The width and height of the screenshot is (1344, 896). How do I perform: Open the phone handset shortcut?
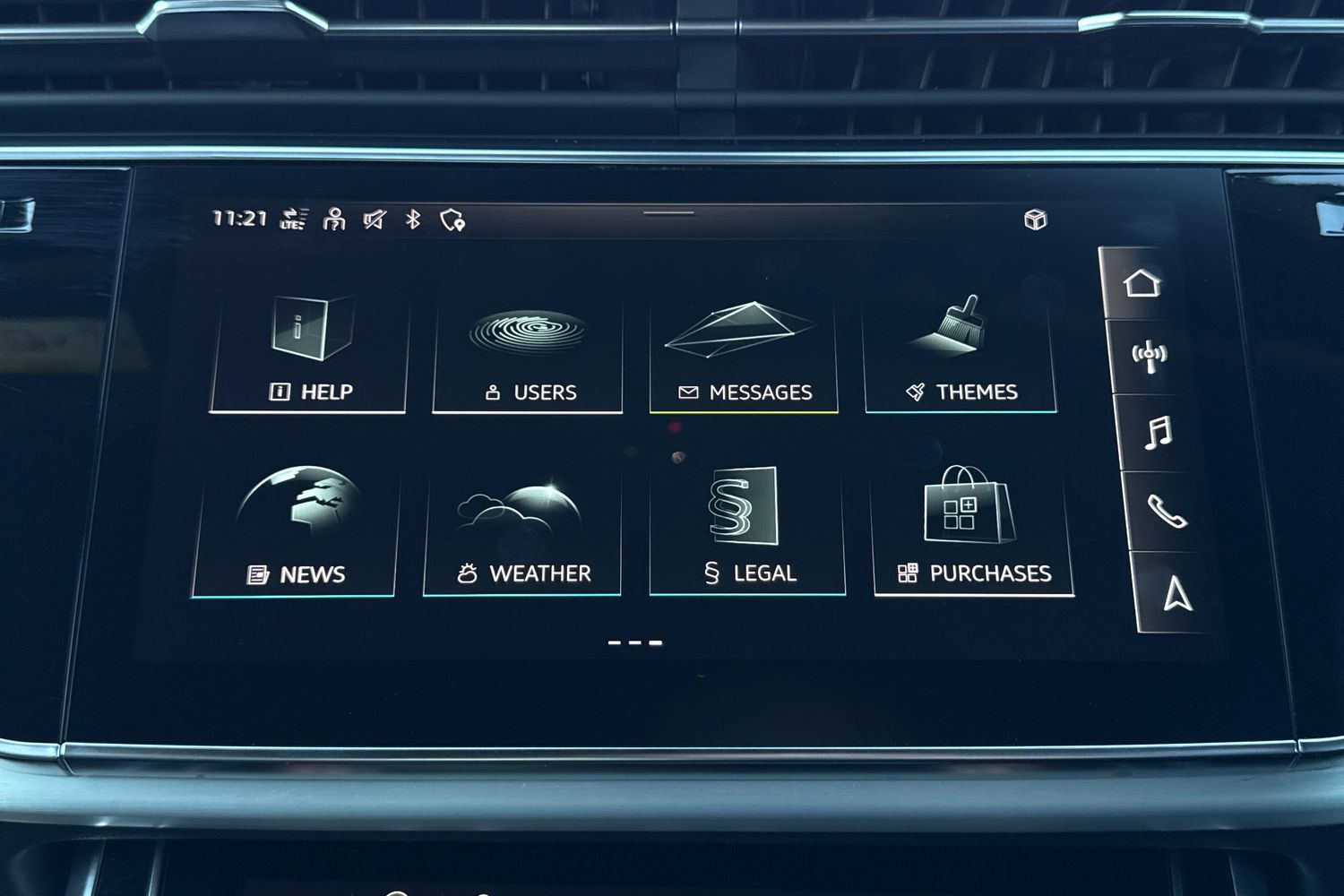(1167, 512)
